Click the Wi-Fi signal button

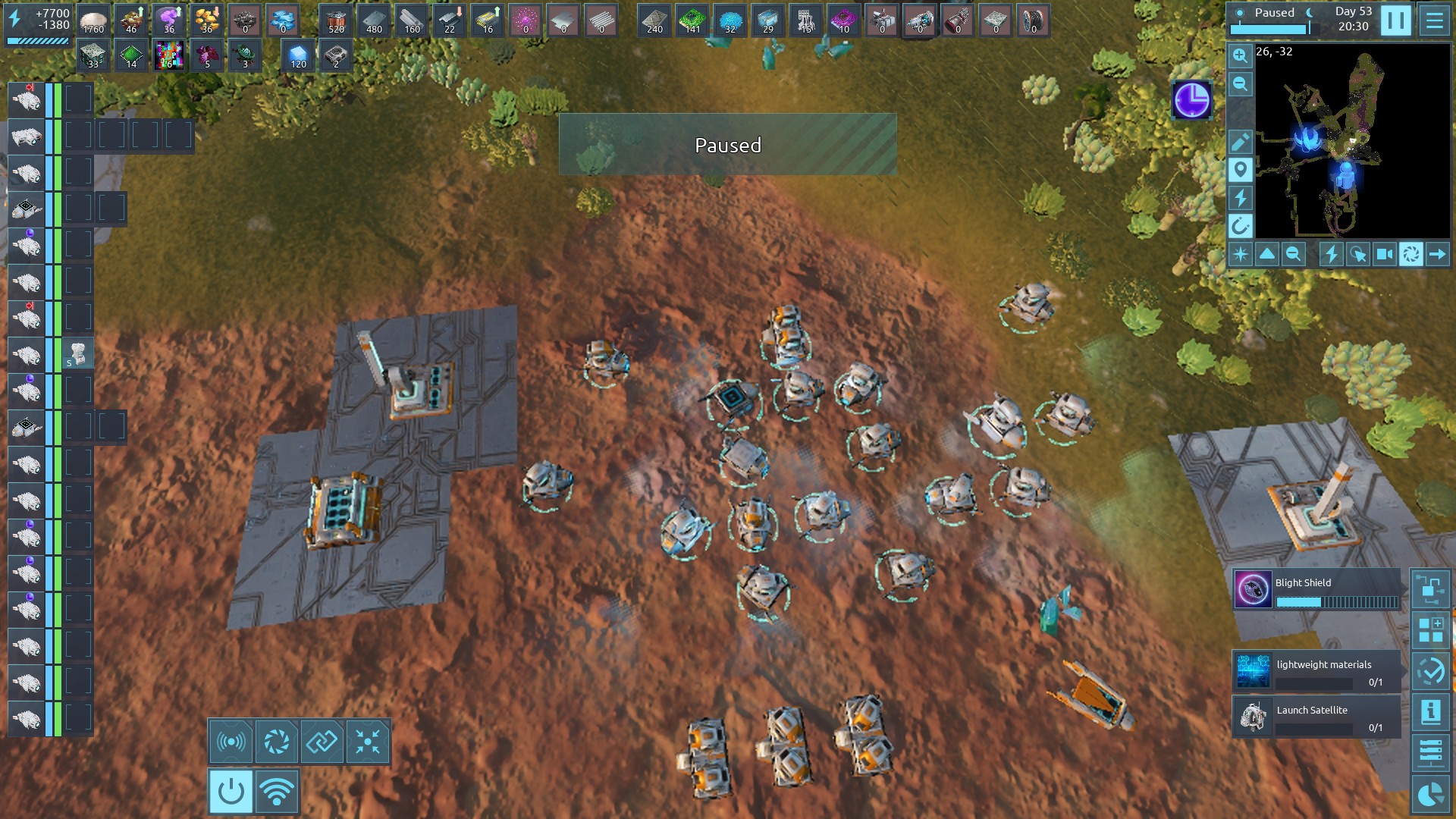coord(277,792)
